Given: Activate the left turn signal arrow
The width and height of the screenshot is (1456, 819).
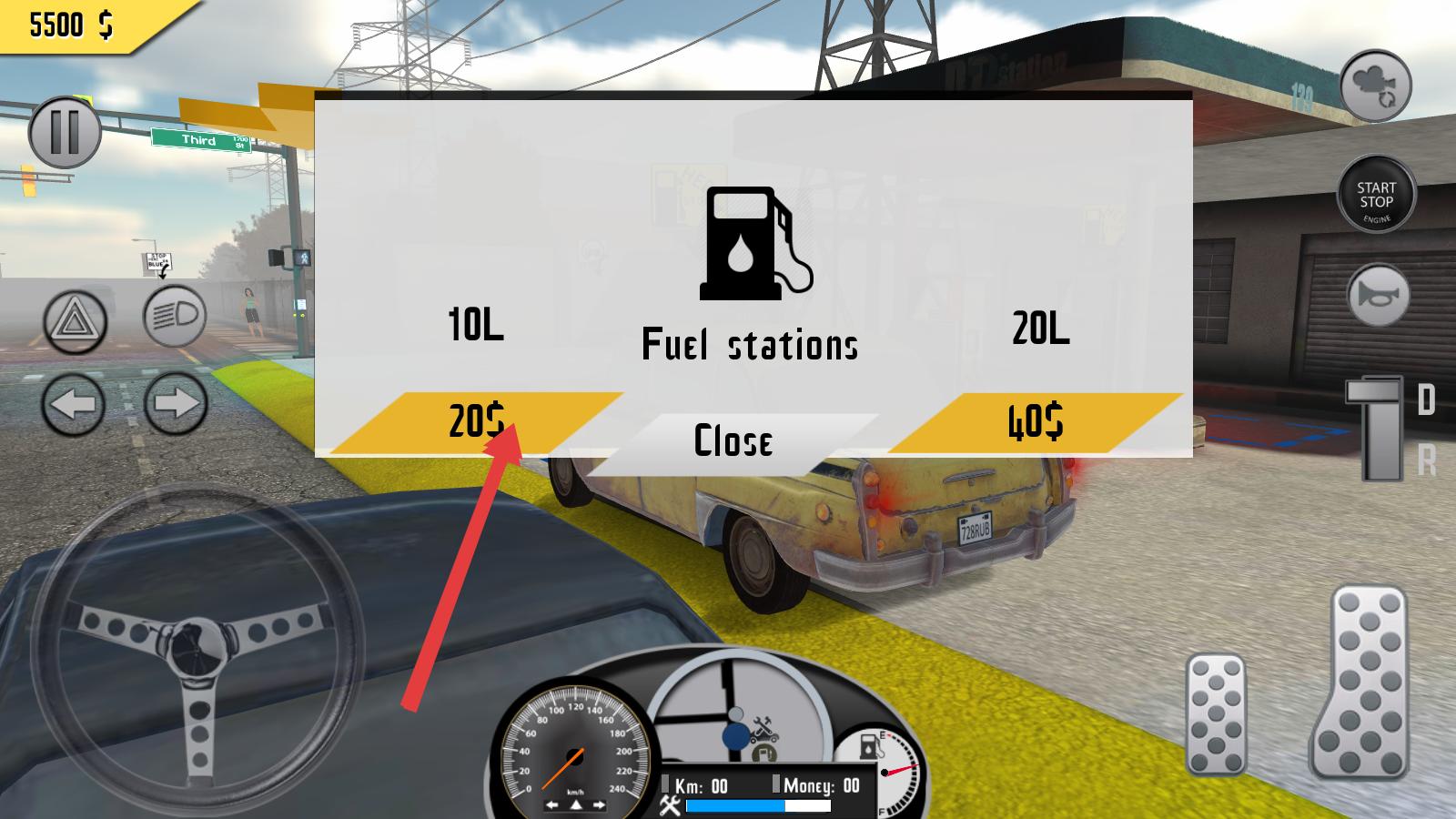Looking at the screenshot, I should click(73, 403).
